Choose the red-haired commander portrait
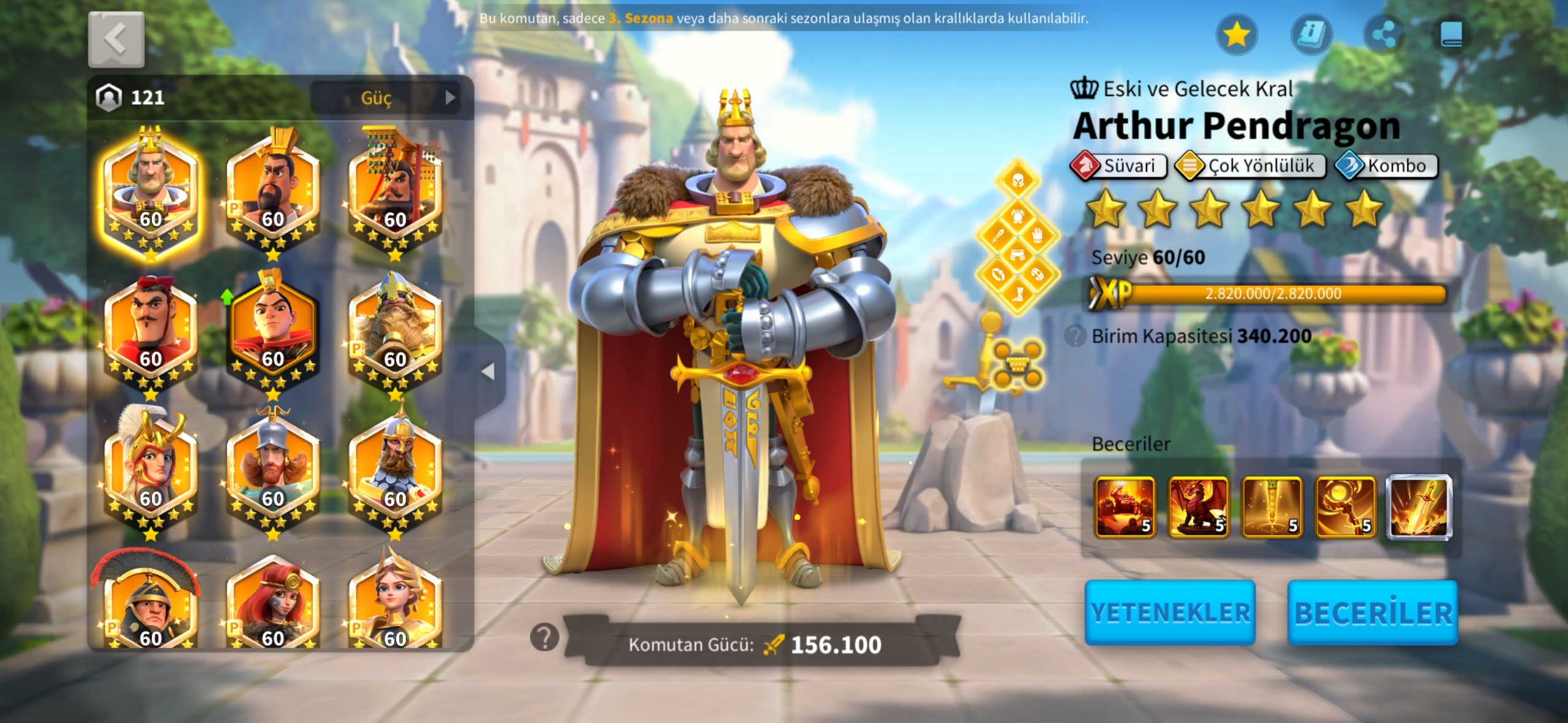 click(x=273, y=604)
